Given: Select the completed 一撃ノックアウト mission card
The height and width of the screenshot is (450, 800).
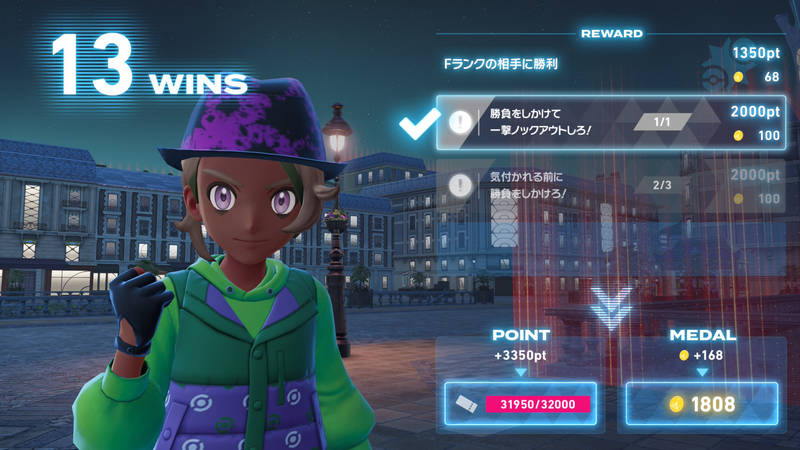Looking at the screenshot, I should click(610, 124).
